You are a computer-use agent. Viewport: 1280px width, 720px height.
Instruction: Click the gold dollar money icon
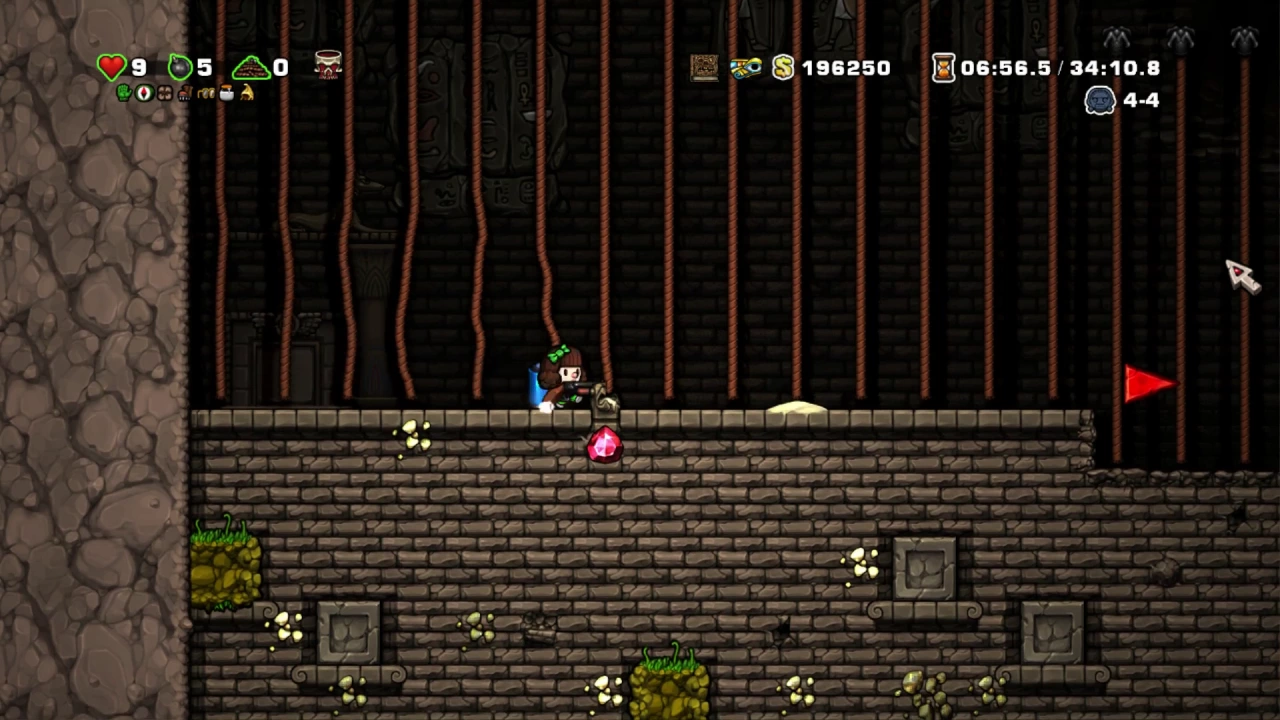tap(783, 67)
